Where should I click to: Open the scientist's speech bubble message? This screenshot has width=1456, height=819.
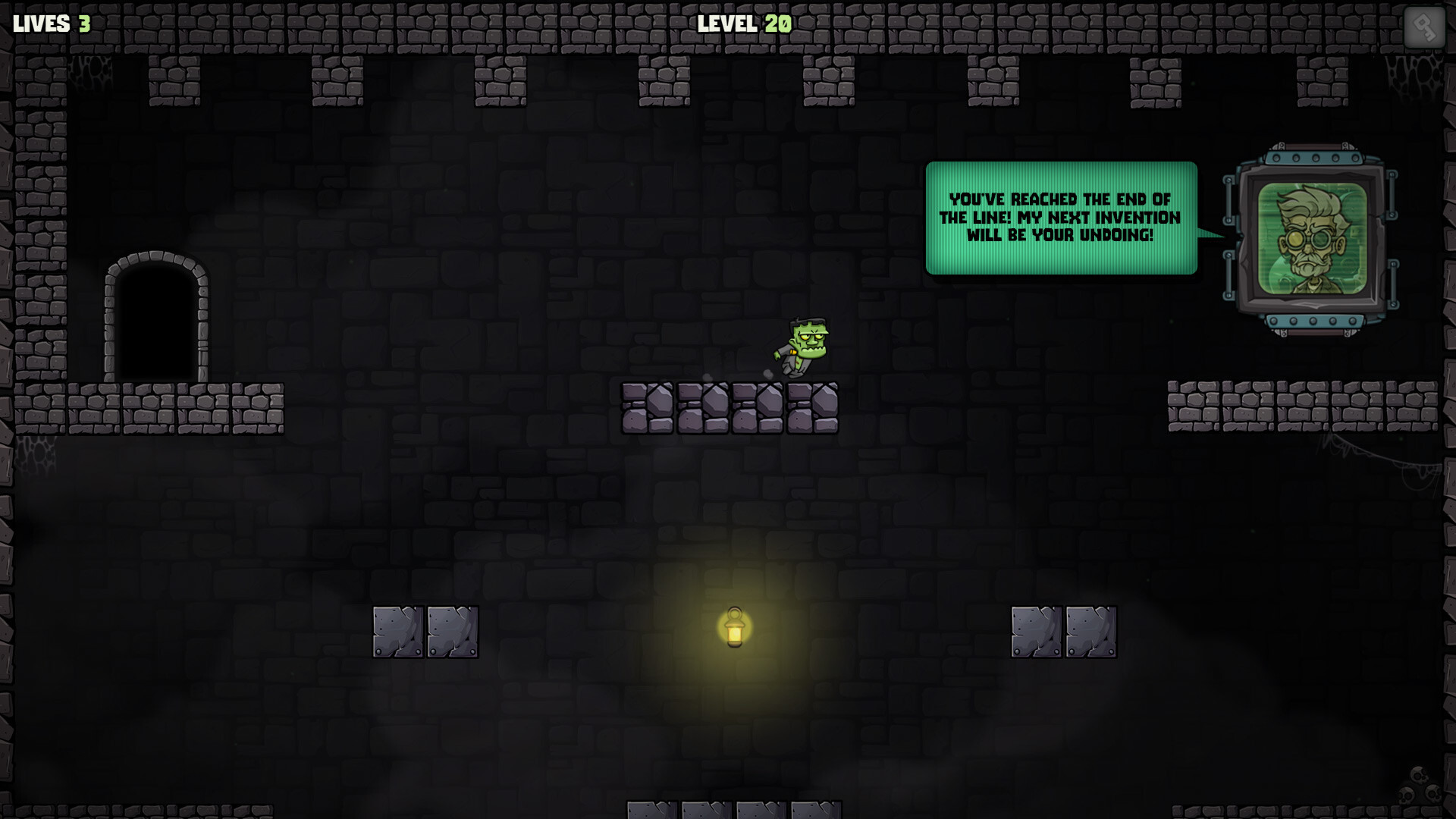click(x=1060, y=220)
